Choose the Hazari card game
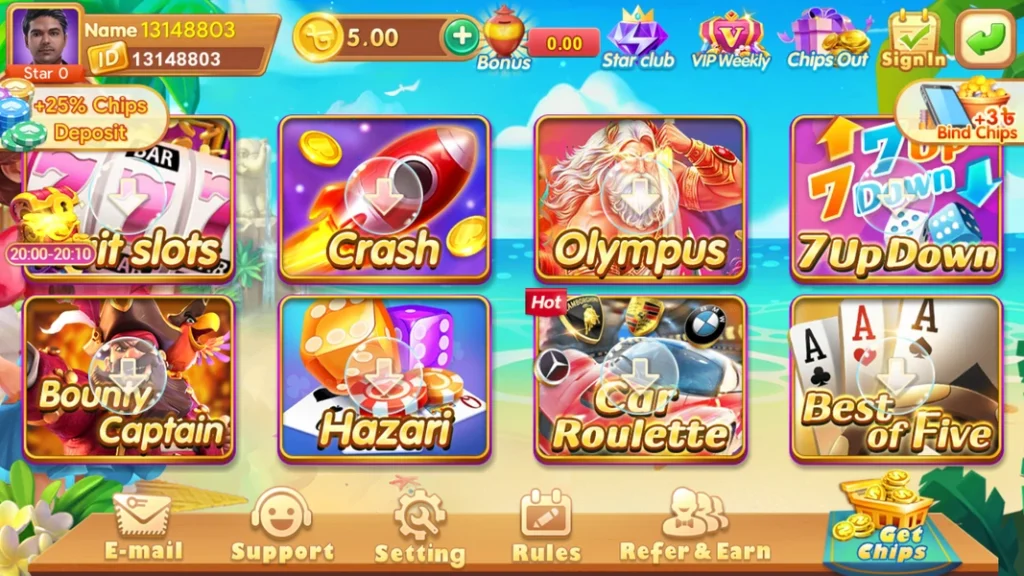 [x=384, y=378]
